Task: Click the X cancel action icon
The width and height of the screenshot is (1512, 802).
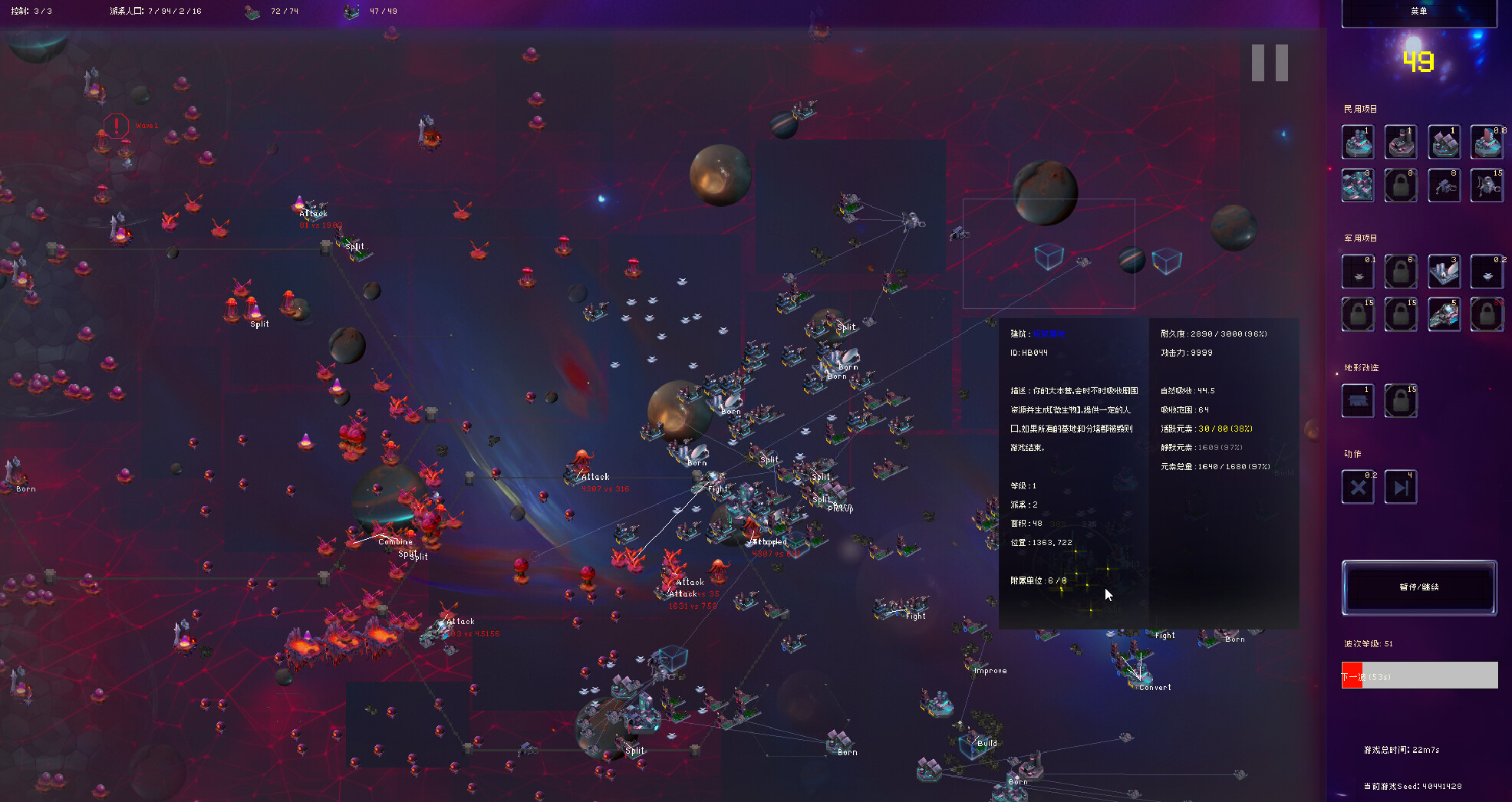Action: pos(1358,486)
